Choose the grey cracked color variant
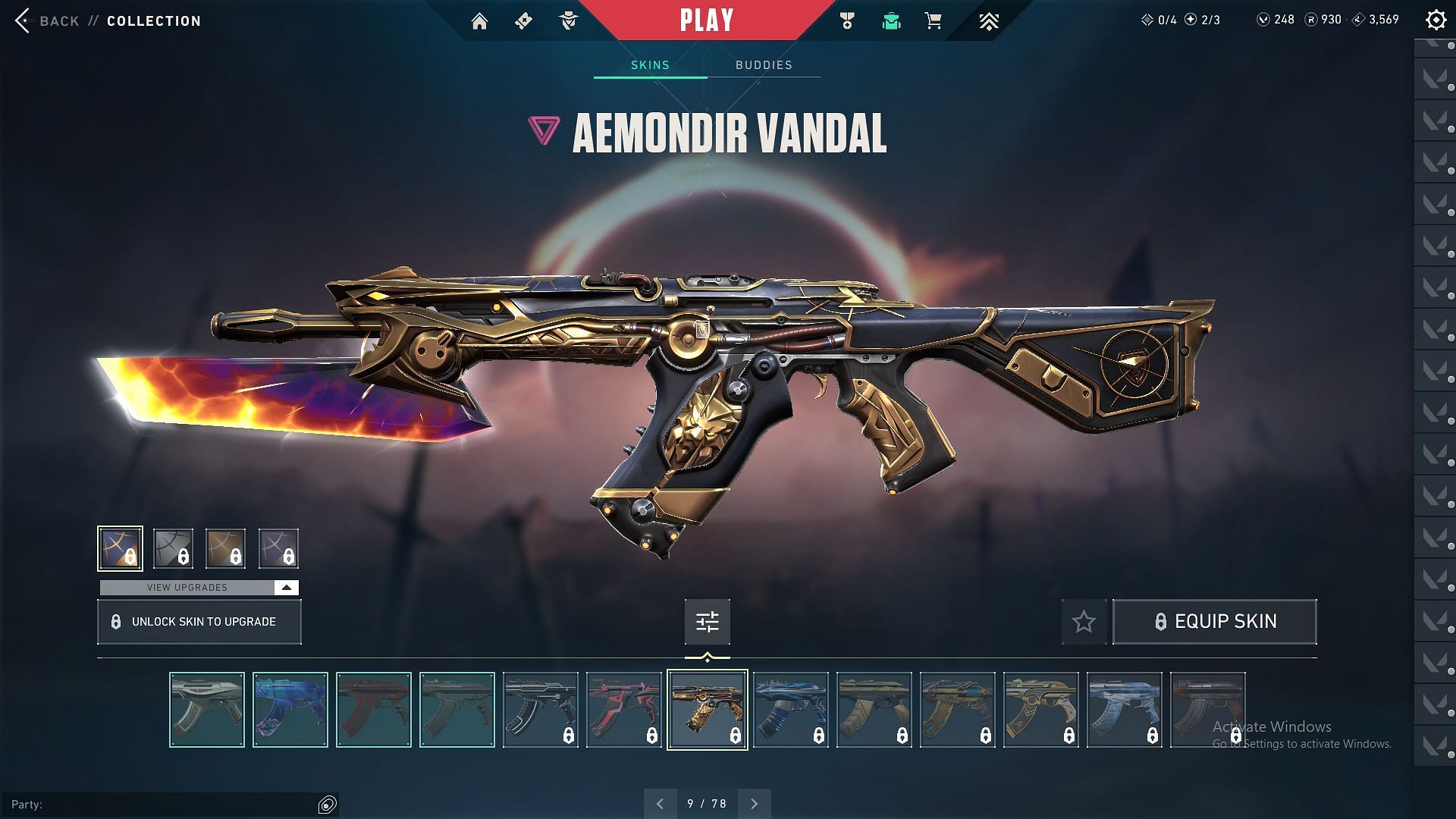 click(173, 548)
